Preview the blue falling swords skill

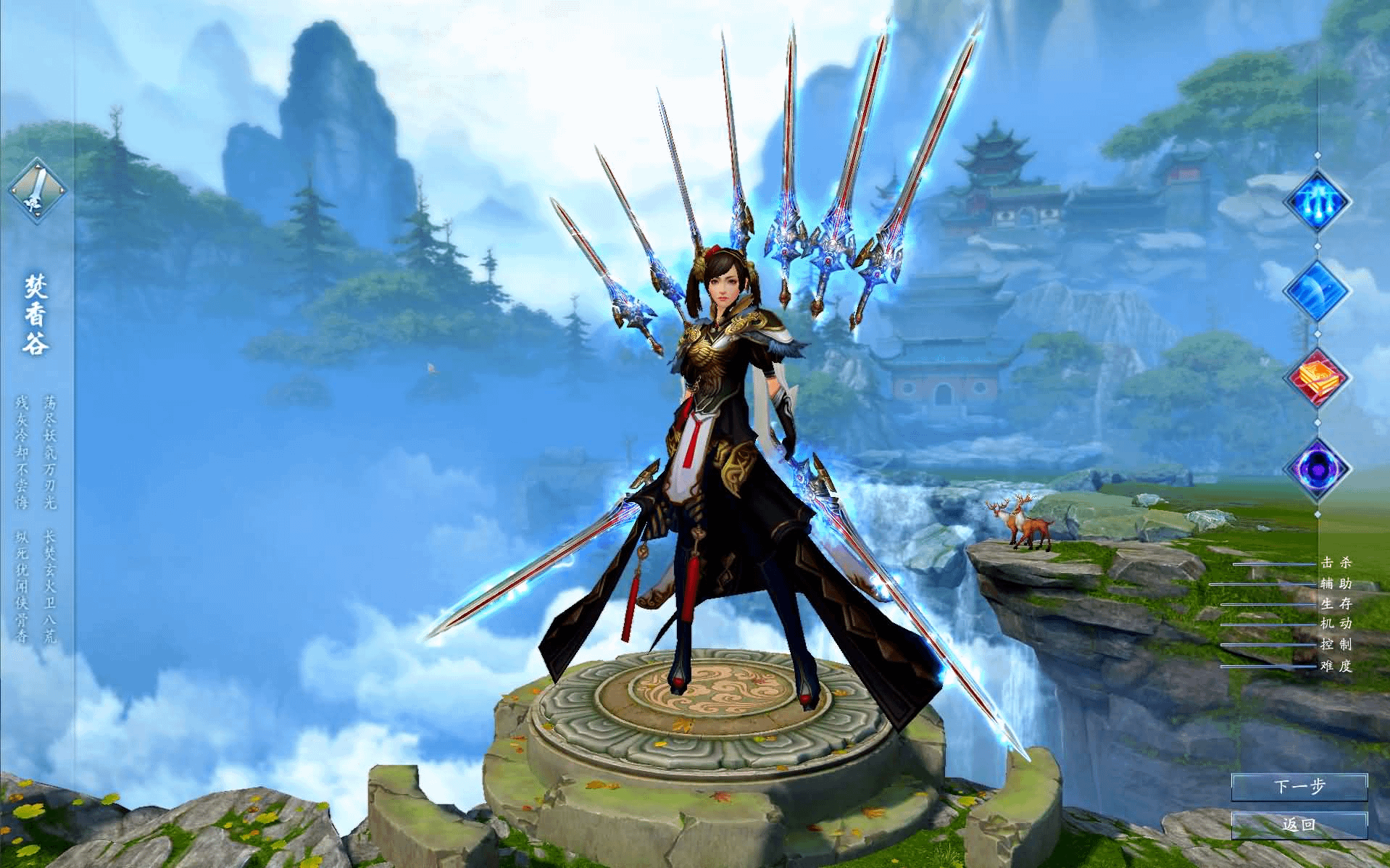point(1317,201)
